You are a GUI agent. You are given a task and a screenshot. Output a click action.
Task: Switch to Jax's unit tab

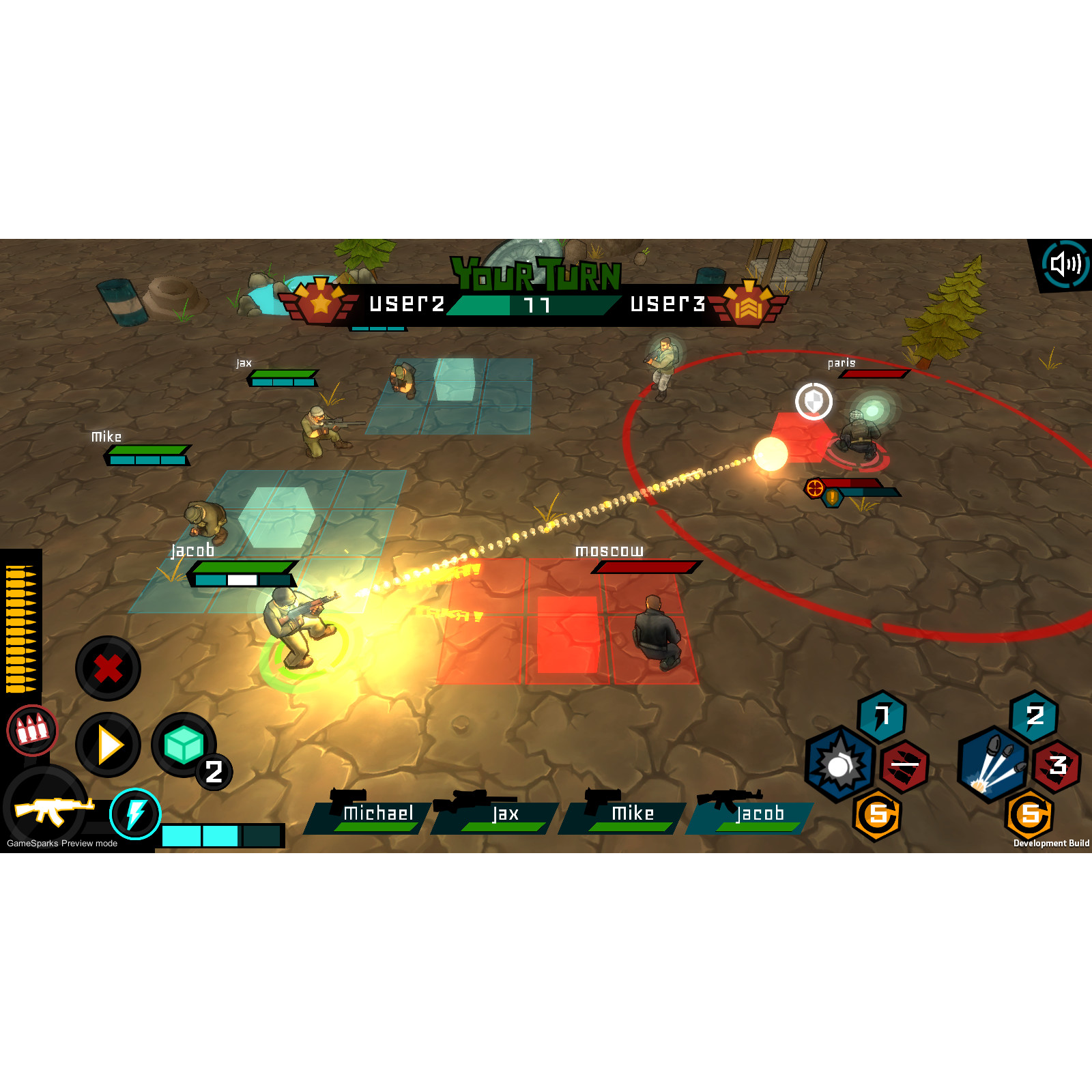click(x=498, y=815)
